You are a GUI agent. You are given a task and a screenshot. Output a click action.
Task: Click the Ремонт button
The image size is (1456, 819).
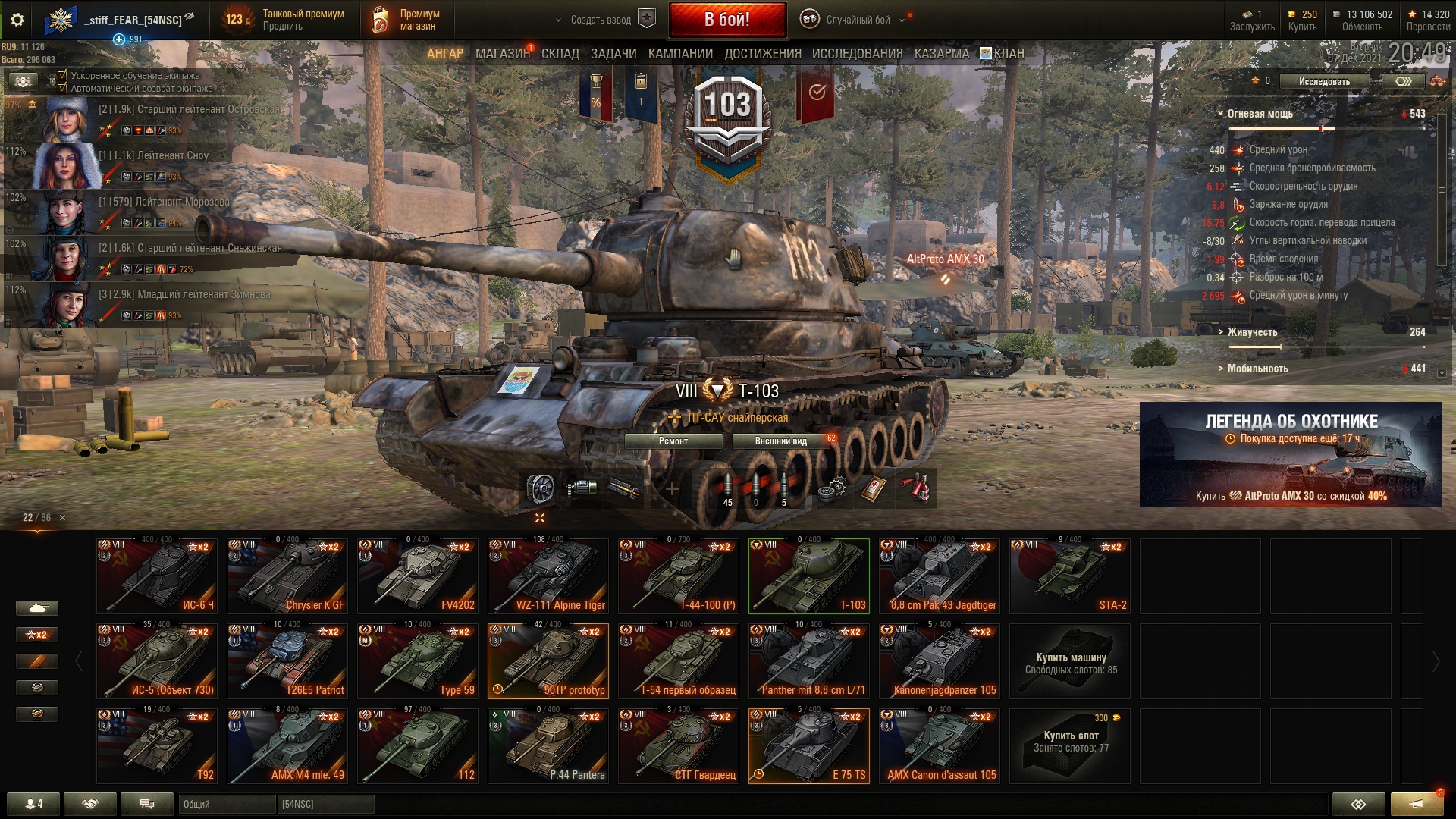coord(673,441)
